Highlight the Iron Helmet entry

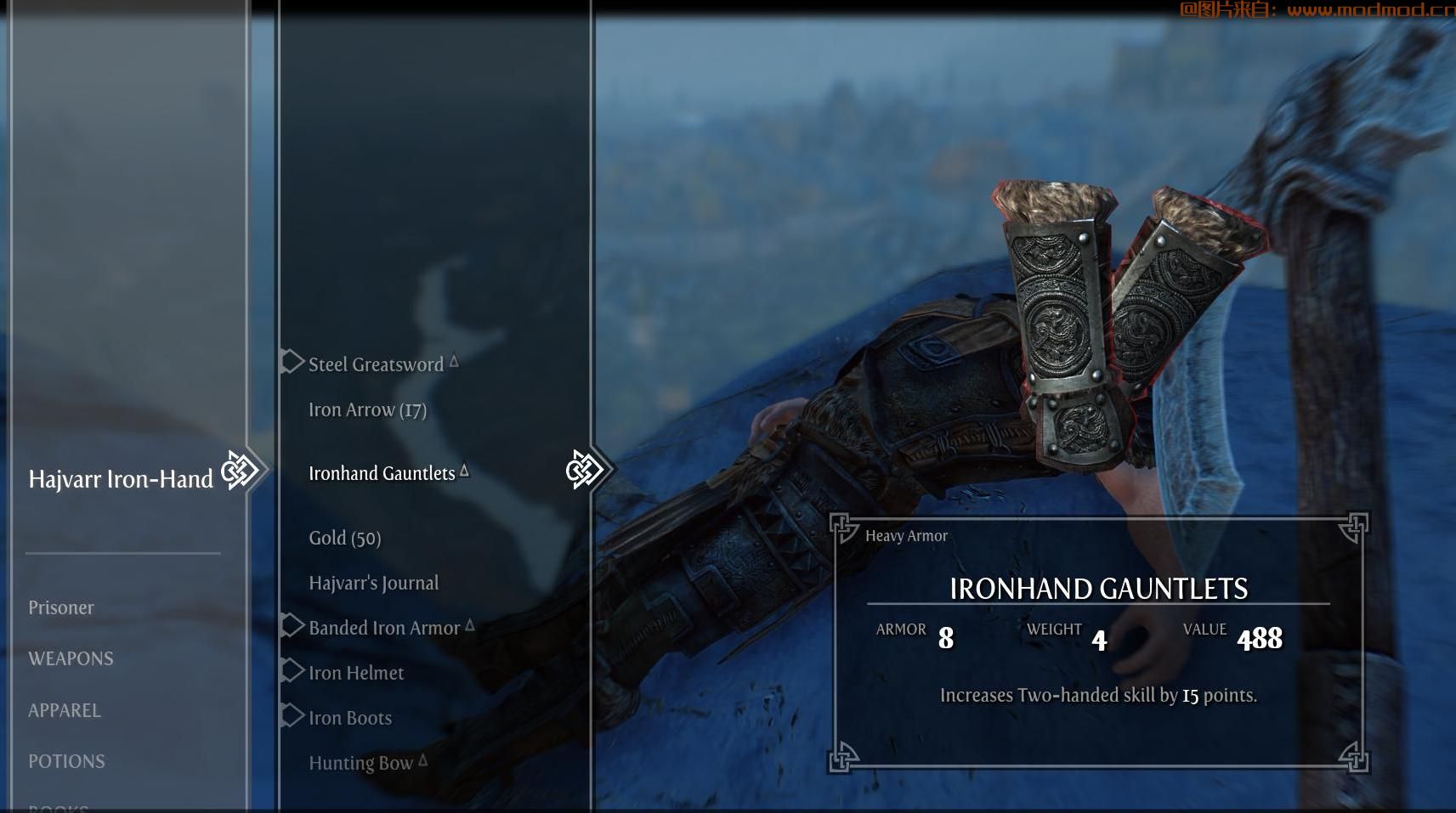click(355, 673)
